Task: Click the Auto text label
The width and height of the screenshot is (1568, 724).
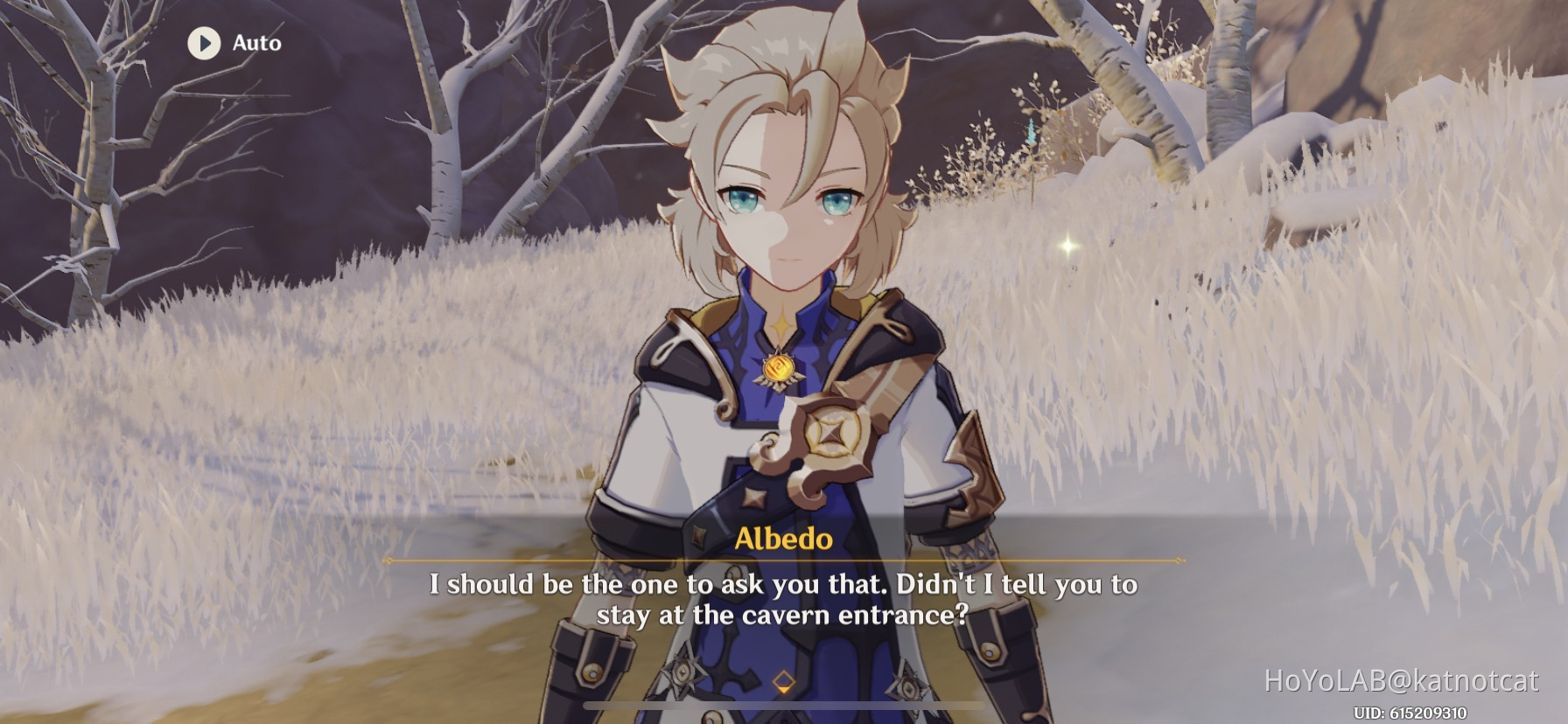Action: point(255,43)
